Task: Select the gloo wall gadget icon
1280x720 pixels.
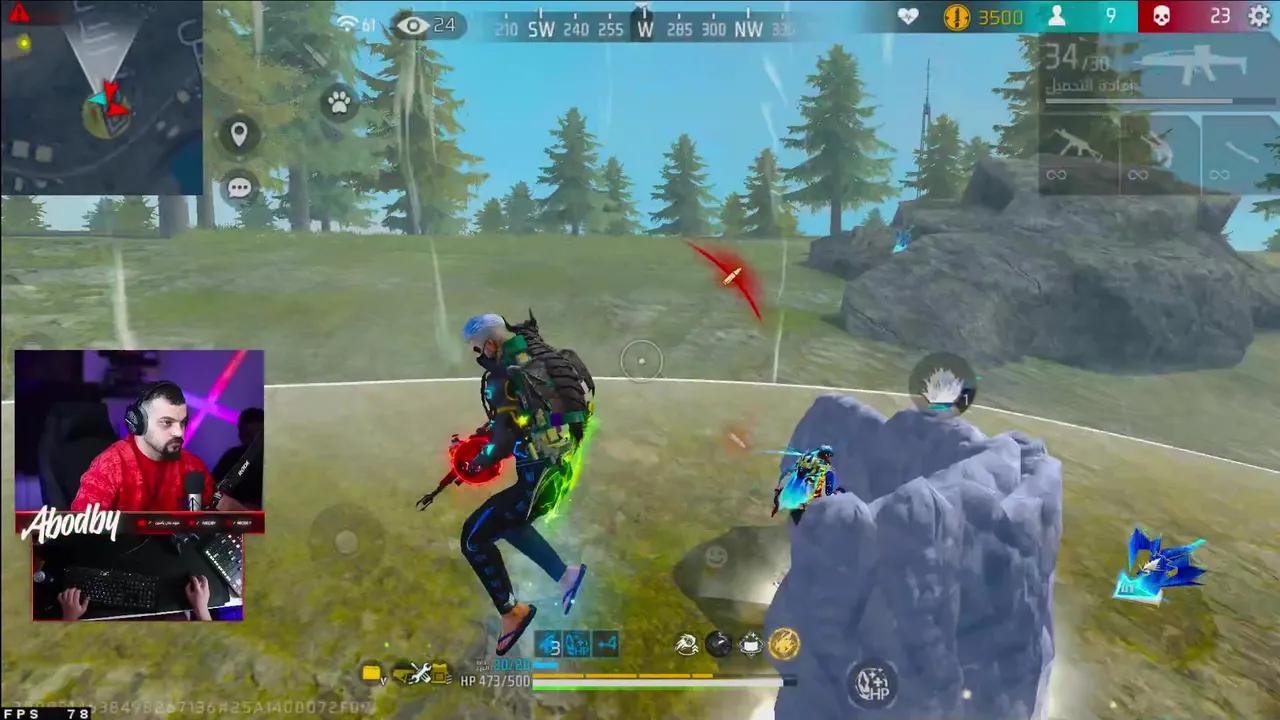Action: 750,645
